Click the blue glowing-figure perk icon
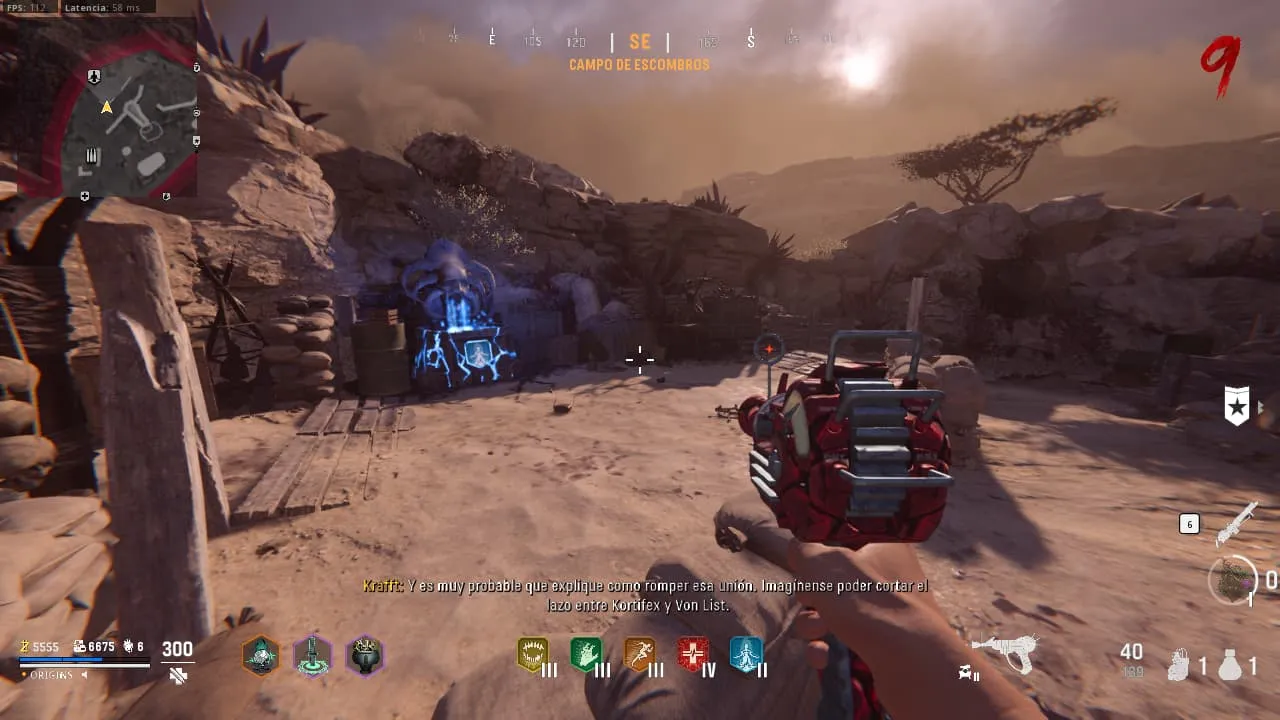This screenshot has height=720, width=1280. [745, 654]
